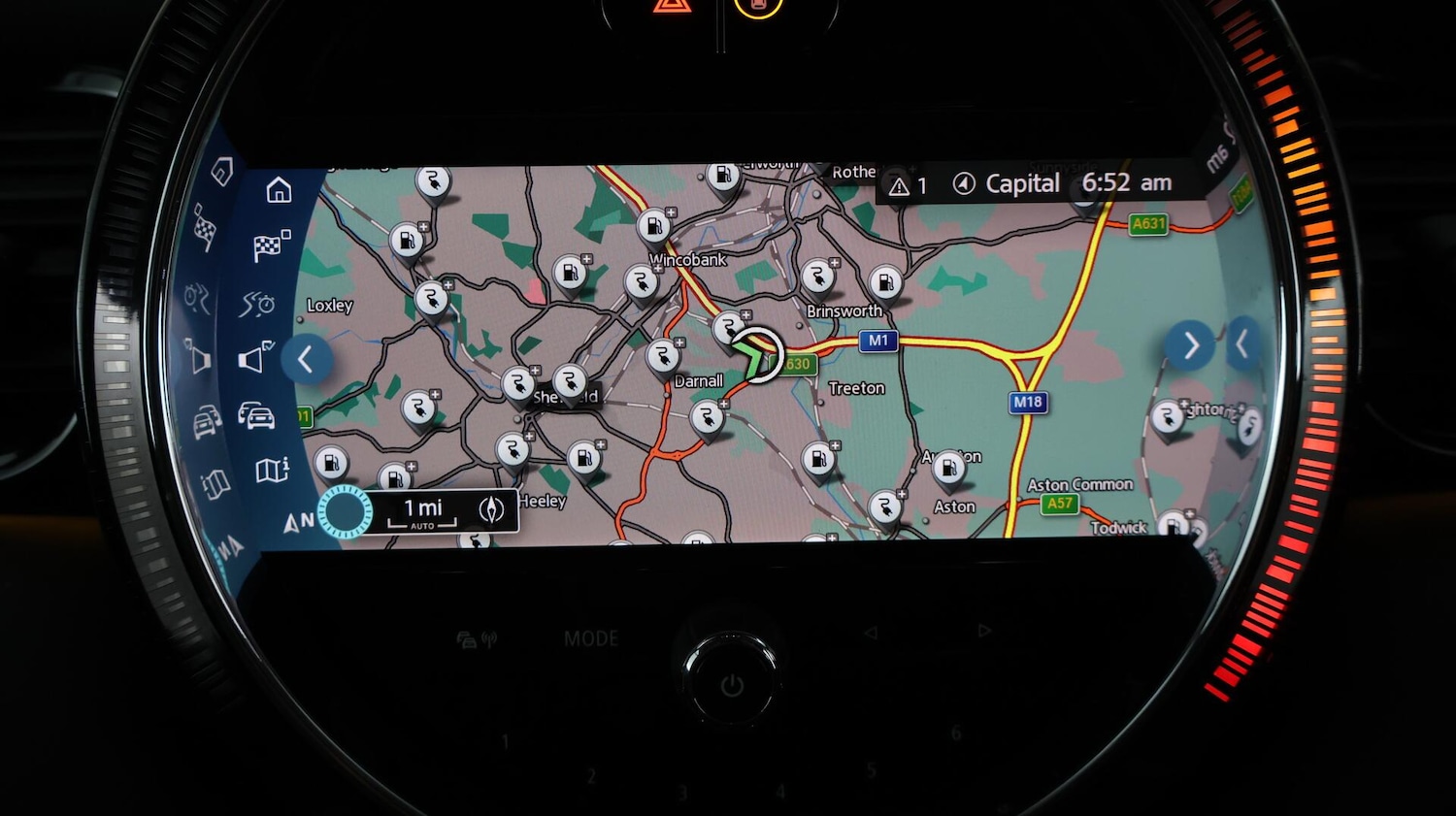This screenshot has width=1456, height=816.
Task: Open the home screen icon
Action: tap(279, 190)
